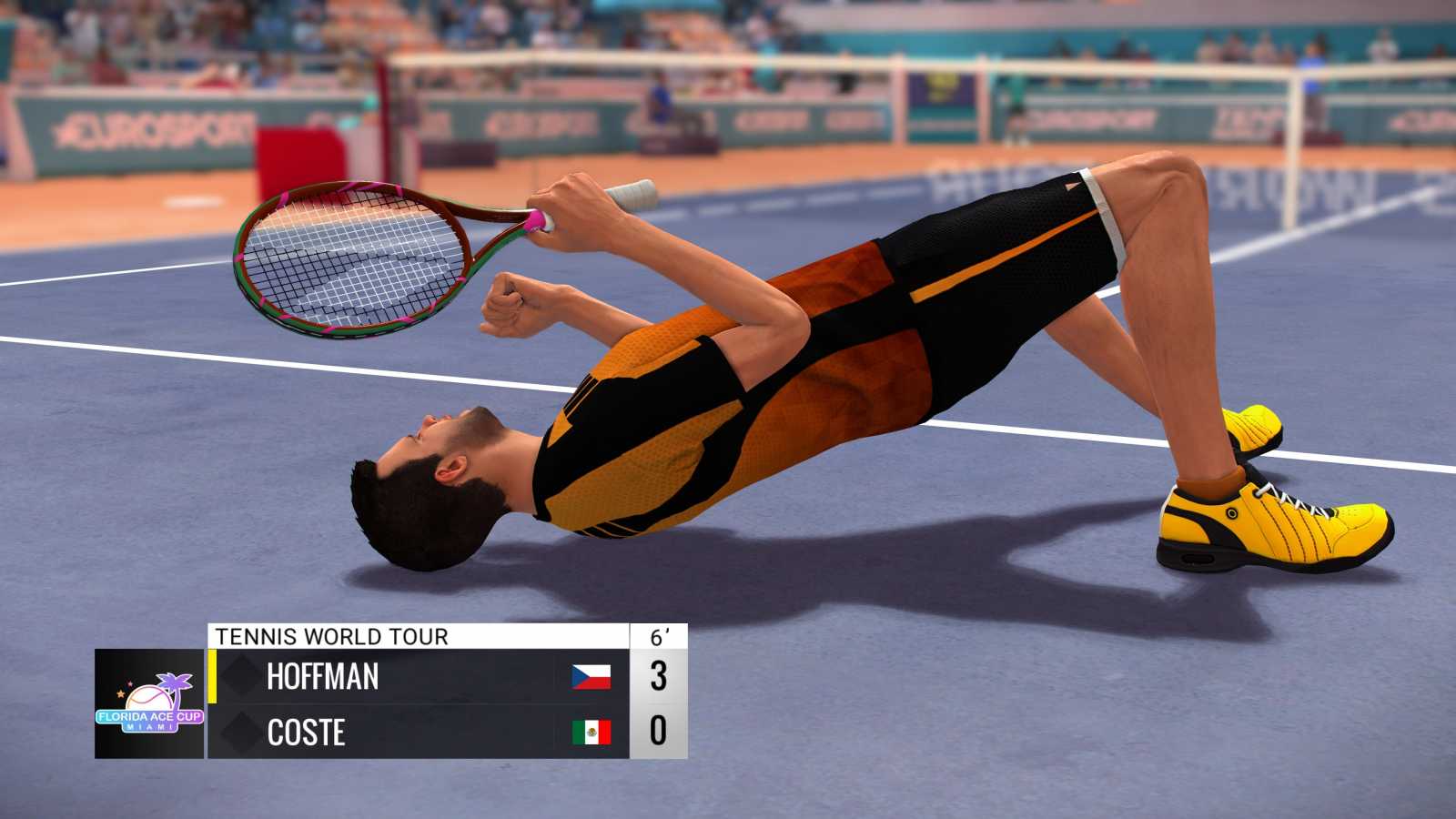Toggle the Coste scoreboard row
The width and height of the screenshot is (1456, 819).
[409, 733]
